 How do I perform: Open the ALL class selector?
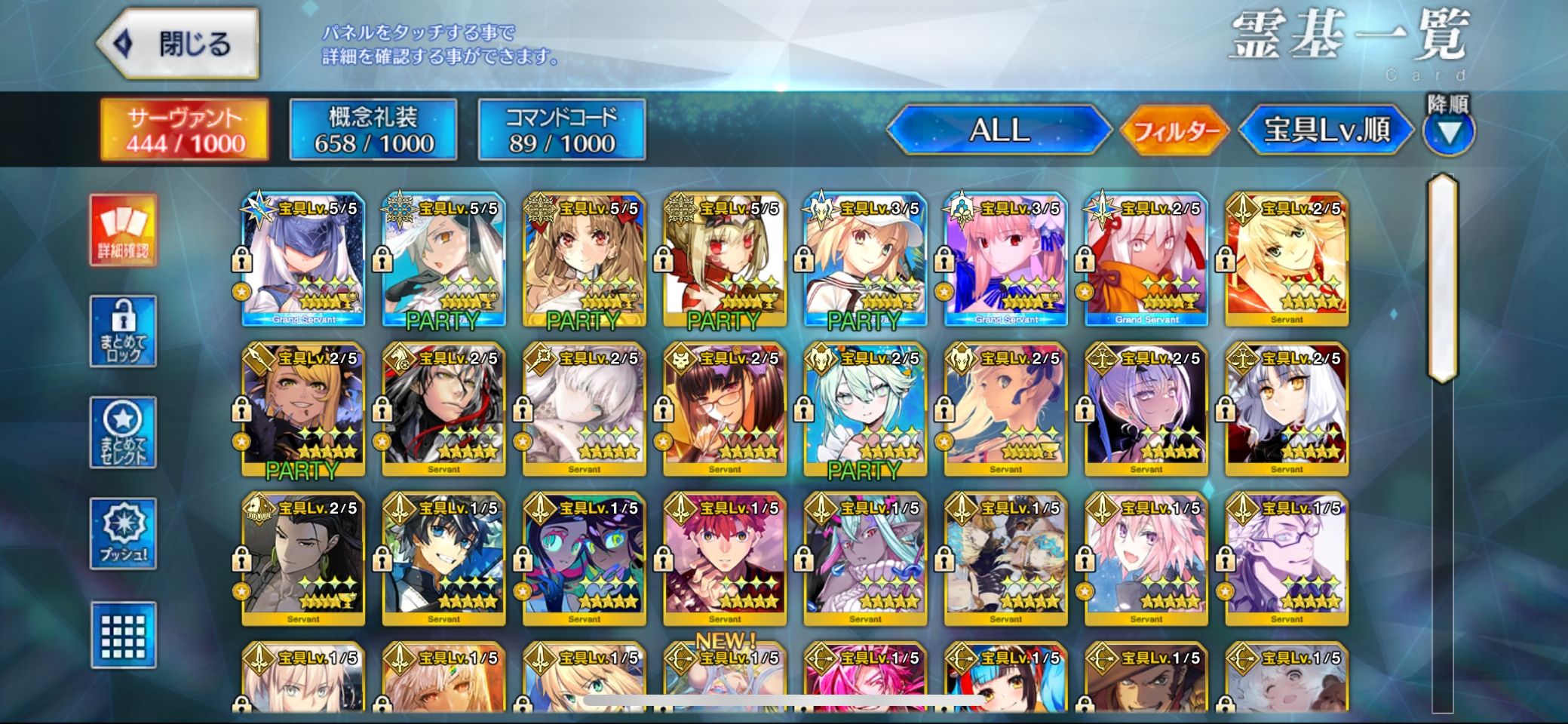[999, 130]
